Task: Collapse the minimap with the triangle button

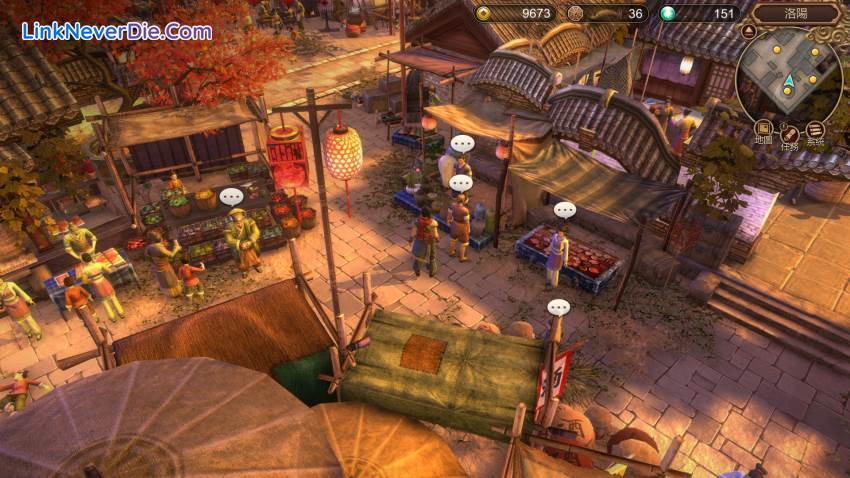Action: 748,31
